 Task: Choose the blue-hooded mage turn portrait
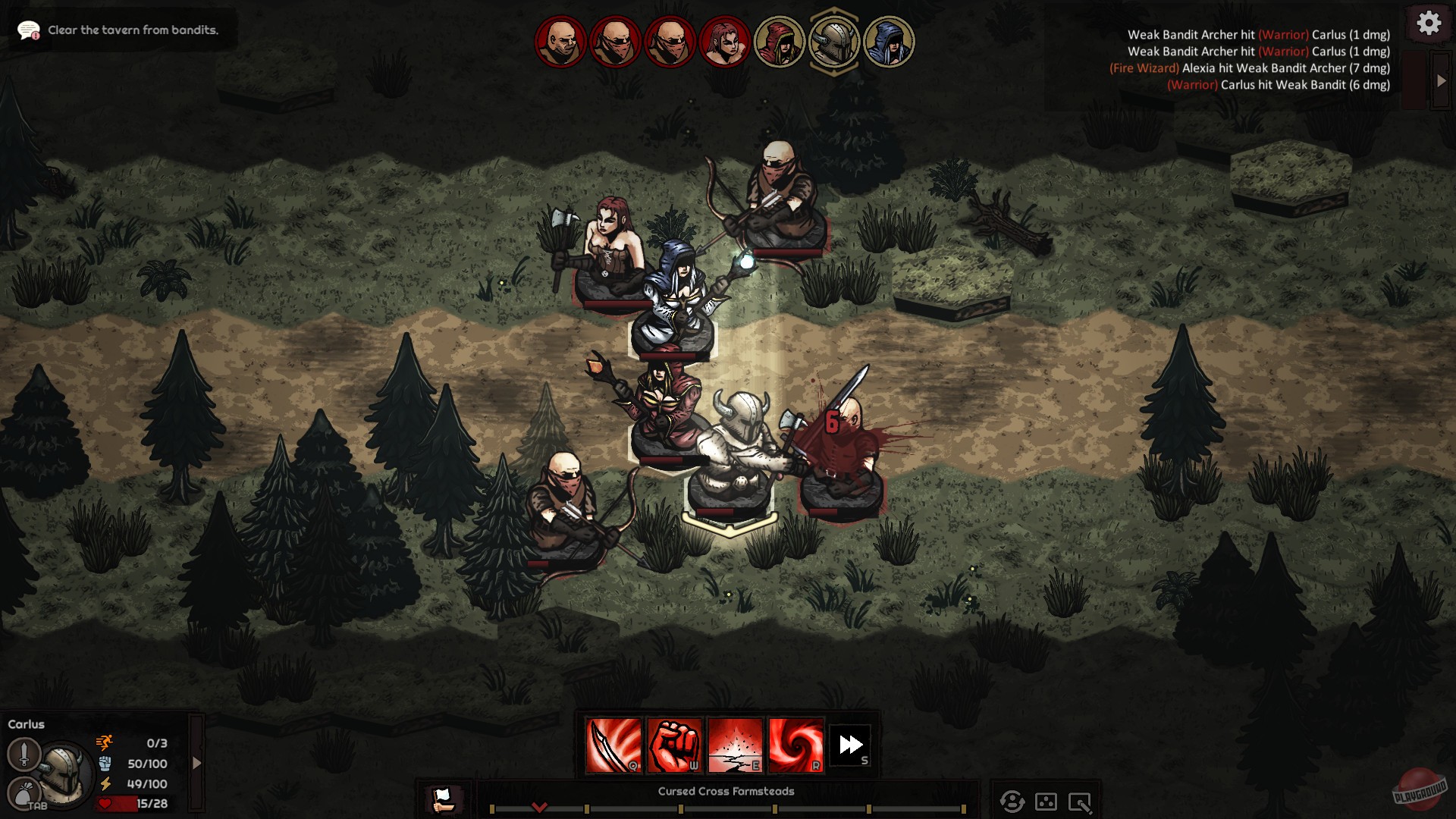[888, 42]
